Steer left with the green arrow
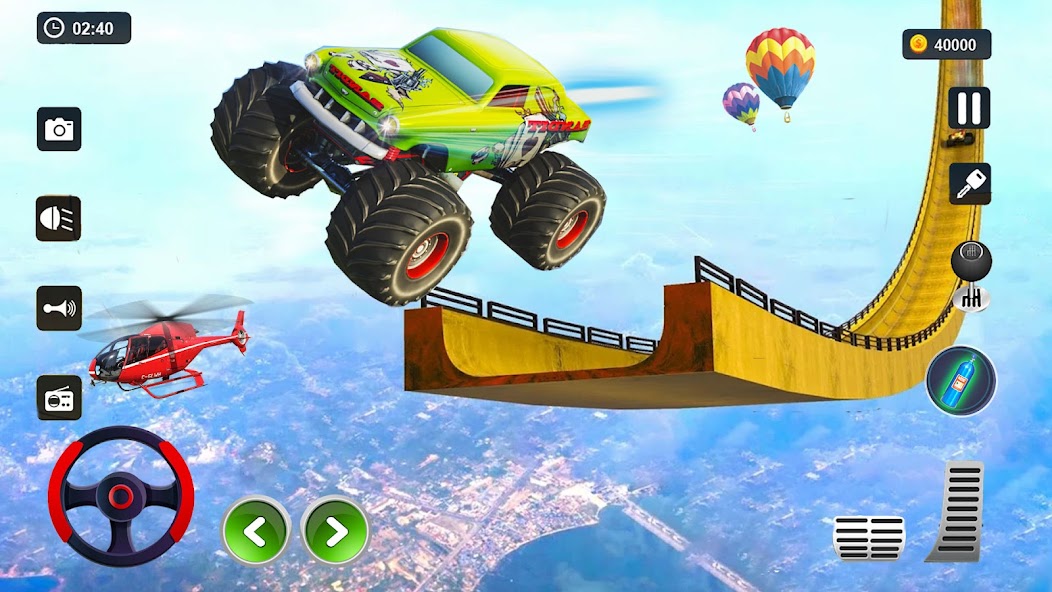Image resolution: width=1052 pixels, height=592 pixels. (256, 531)
